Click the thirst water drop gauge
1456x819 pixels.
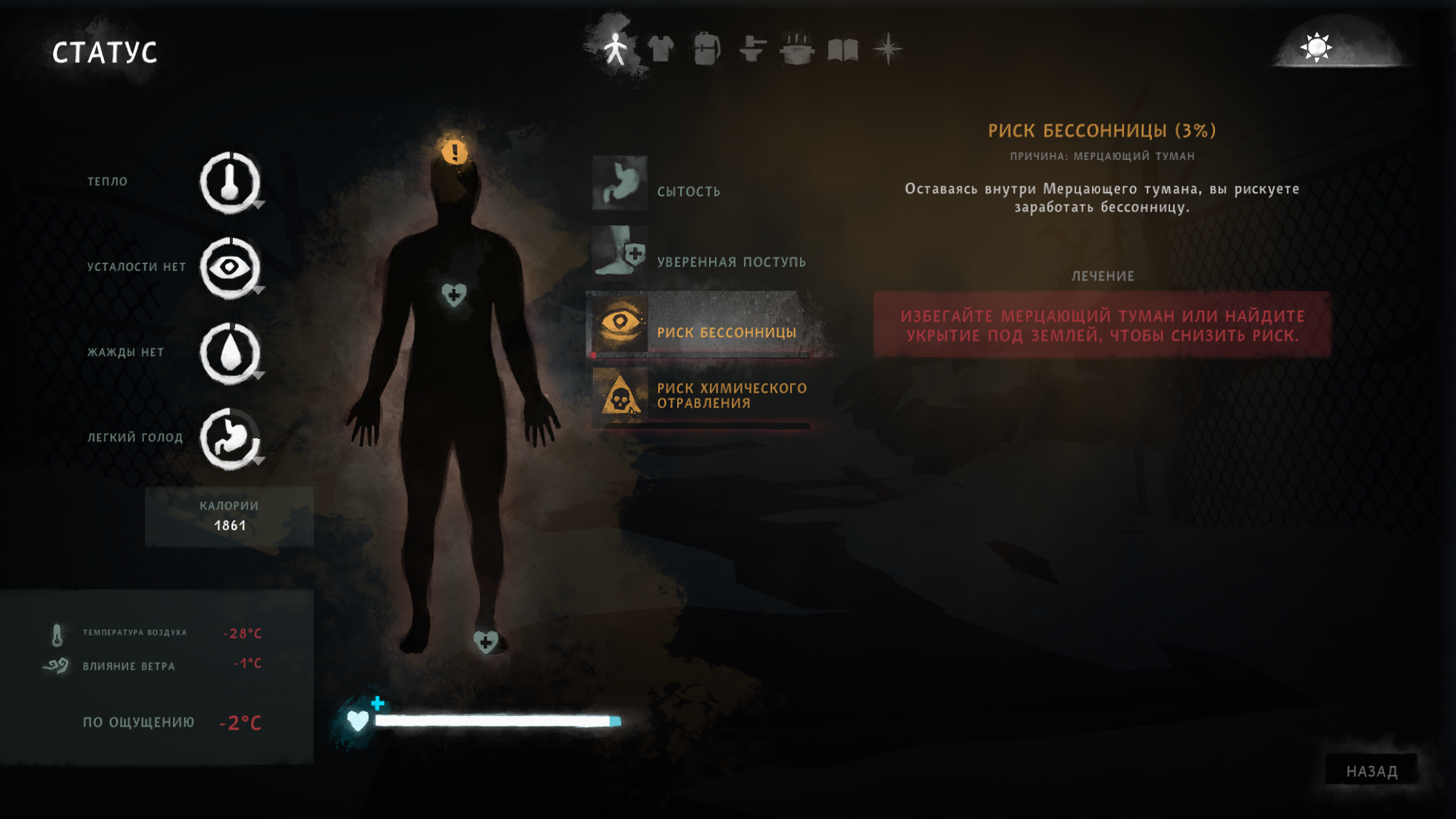pos(230,353)
